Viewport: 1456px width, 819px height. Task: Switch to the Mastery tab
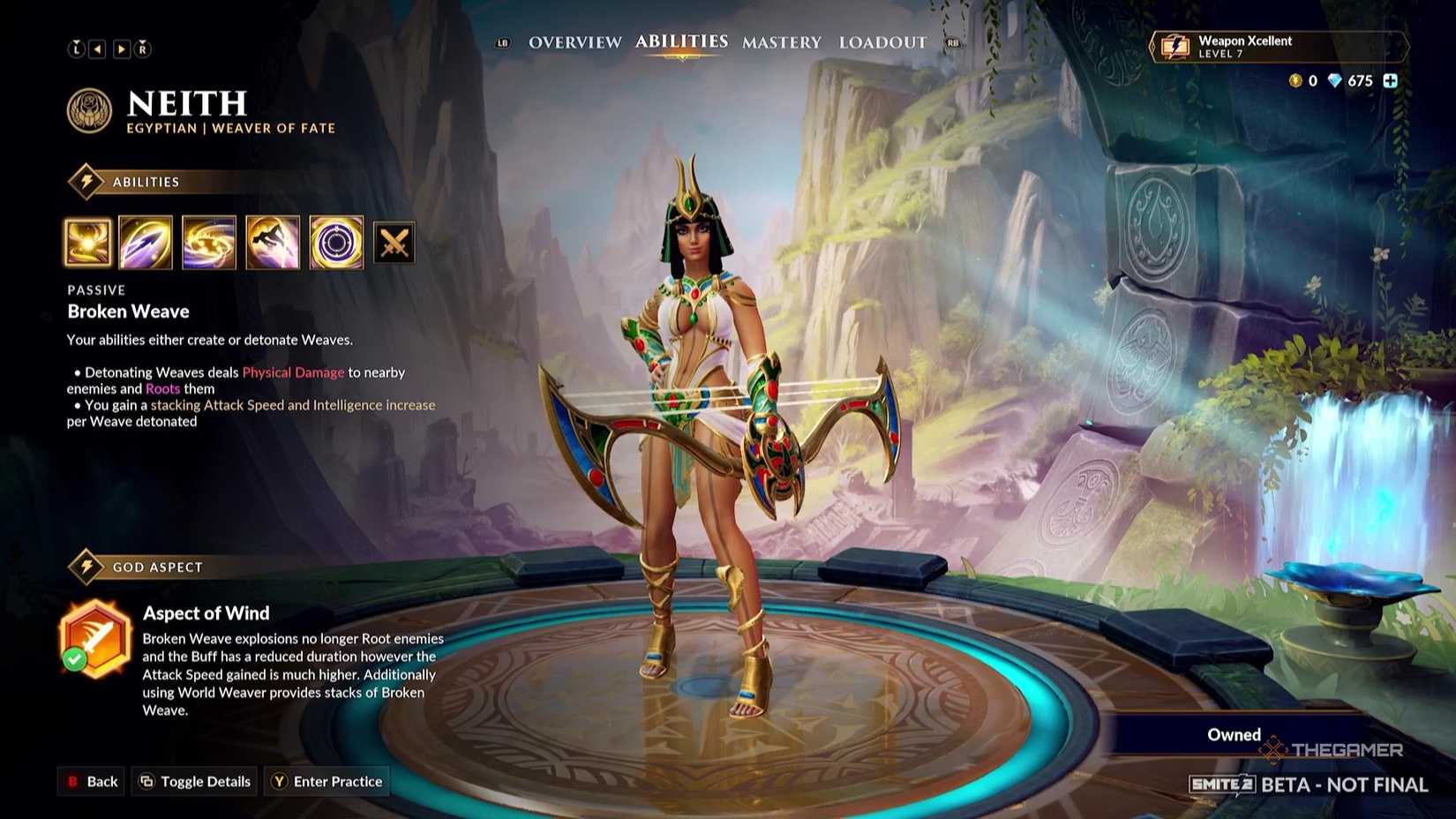[782, 41]
